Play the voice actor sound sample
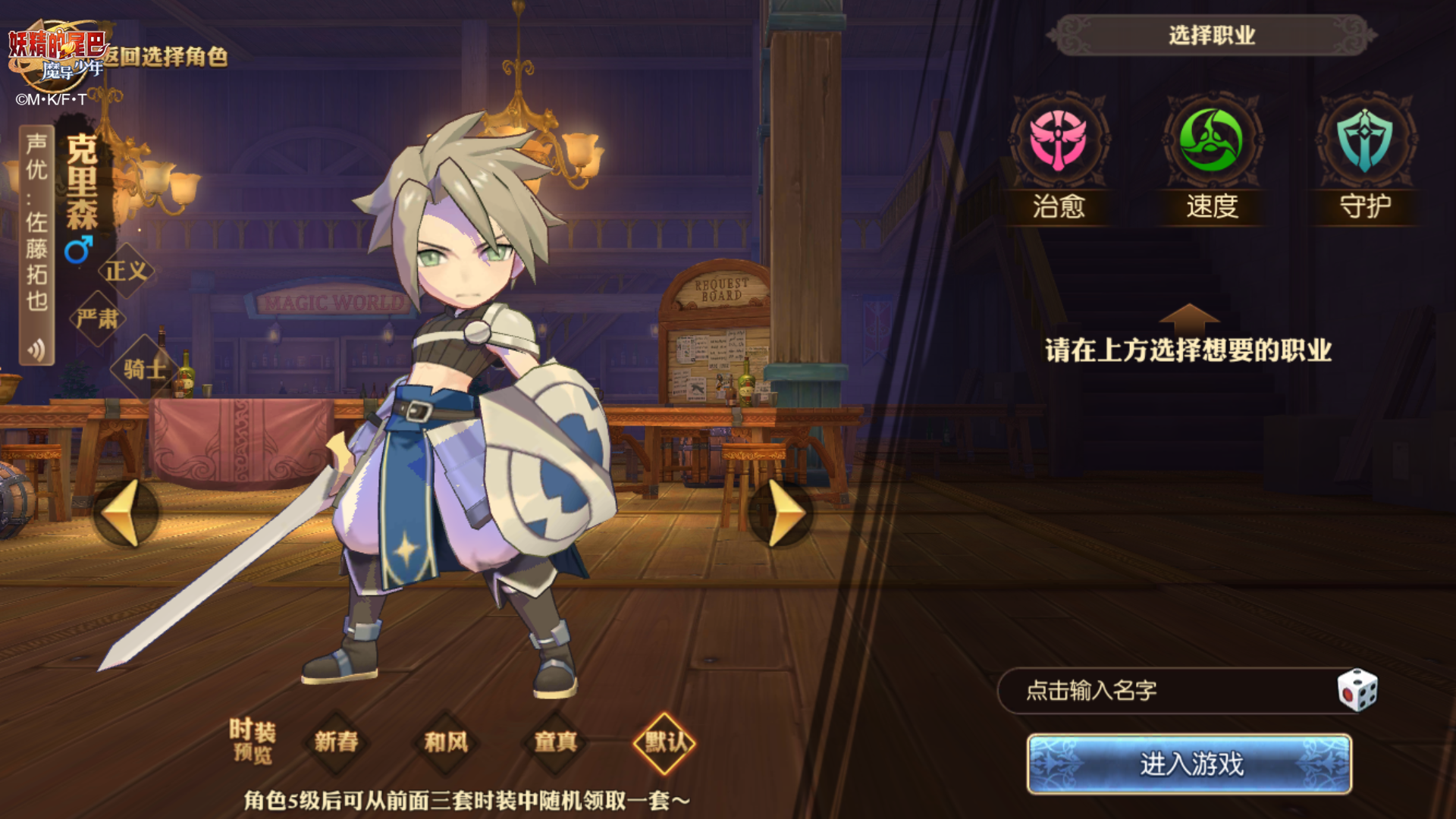The height and width of the screenshot is (819, 1456). click(36, 349)
